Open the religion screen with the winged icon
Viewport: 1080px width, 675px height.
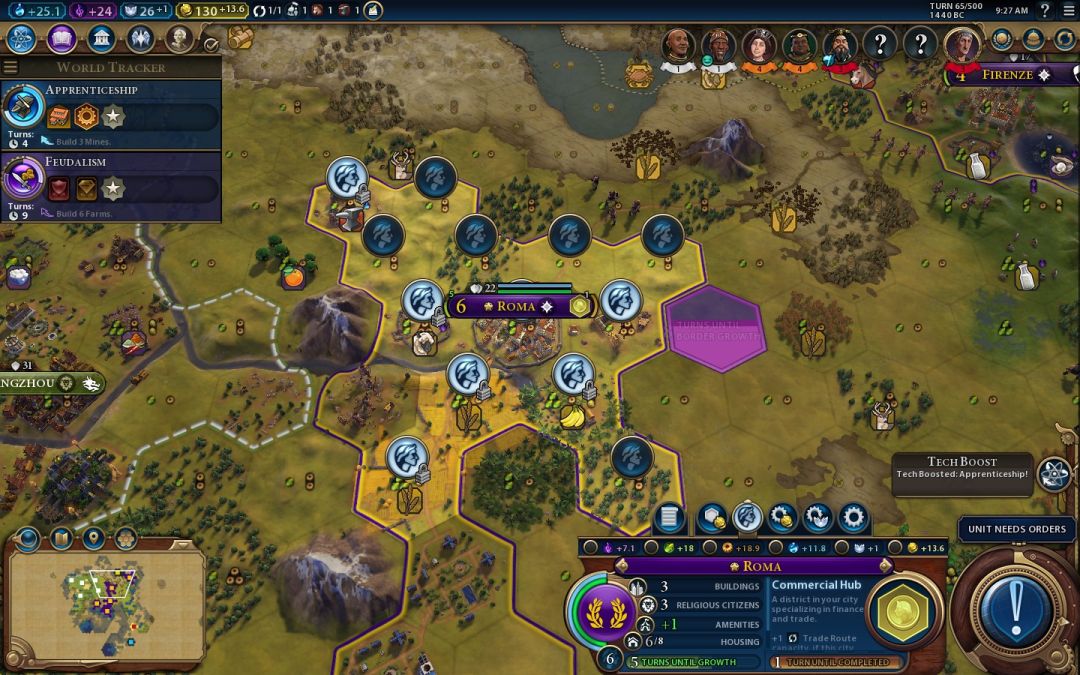[140, 40]
